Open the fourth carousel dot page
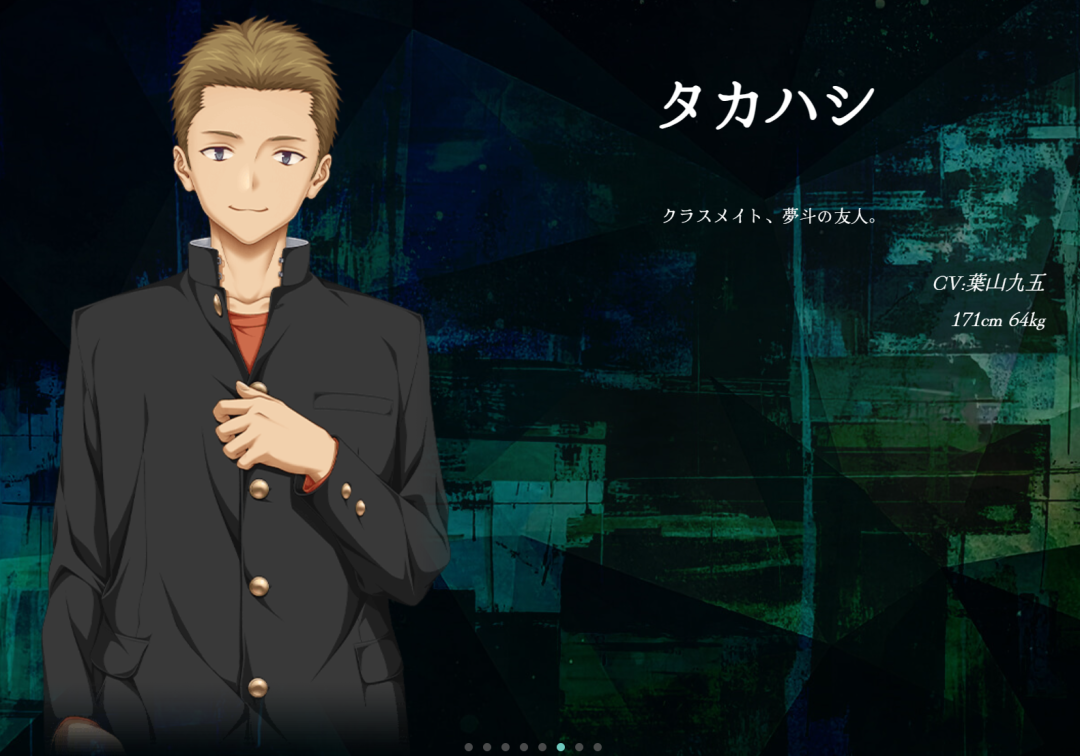 point(524,747)
